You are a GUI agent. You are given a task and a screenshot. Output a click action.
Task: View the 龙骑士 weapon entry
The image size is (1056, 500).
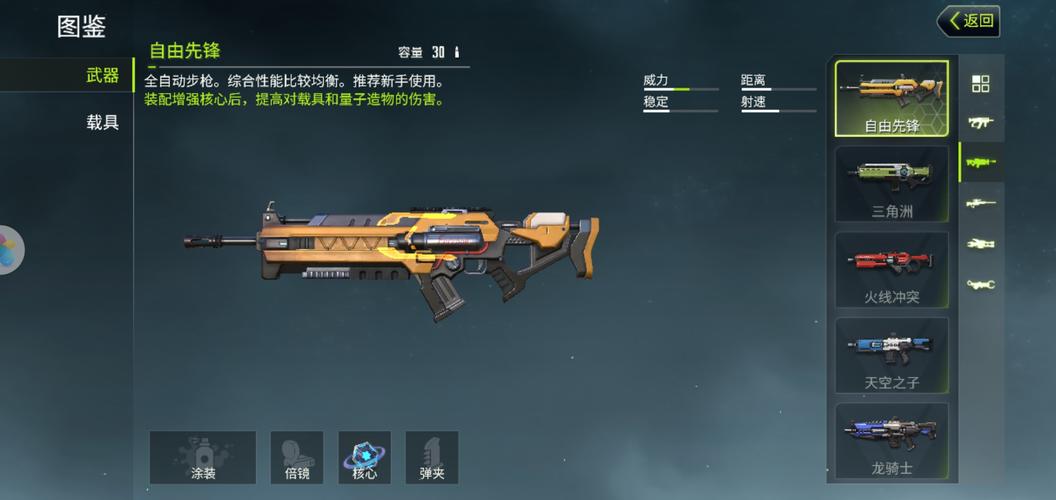[891, 440]
